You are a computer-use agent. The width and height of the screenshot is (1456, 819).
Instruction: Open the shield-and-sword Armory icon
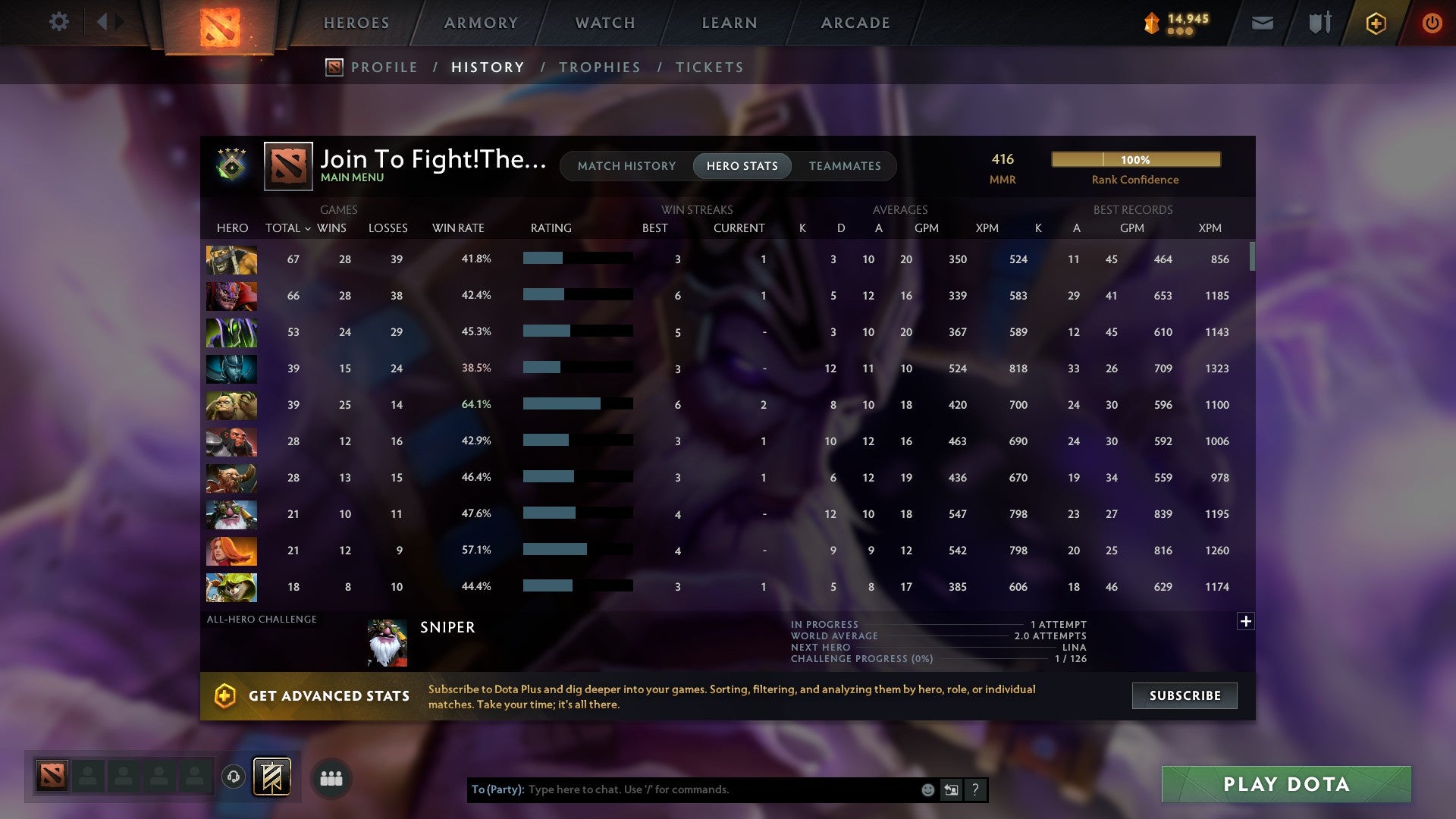(x=1319, y=23)
